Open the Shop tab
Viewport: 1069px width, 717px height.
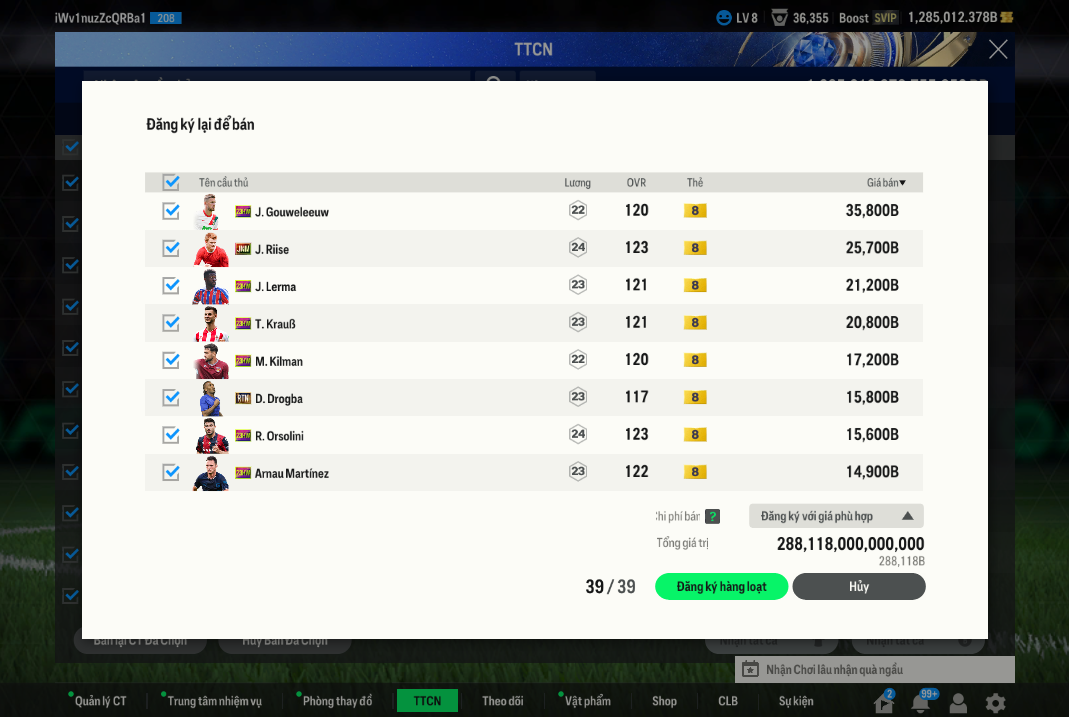(x=664, y=701)
